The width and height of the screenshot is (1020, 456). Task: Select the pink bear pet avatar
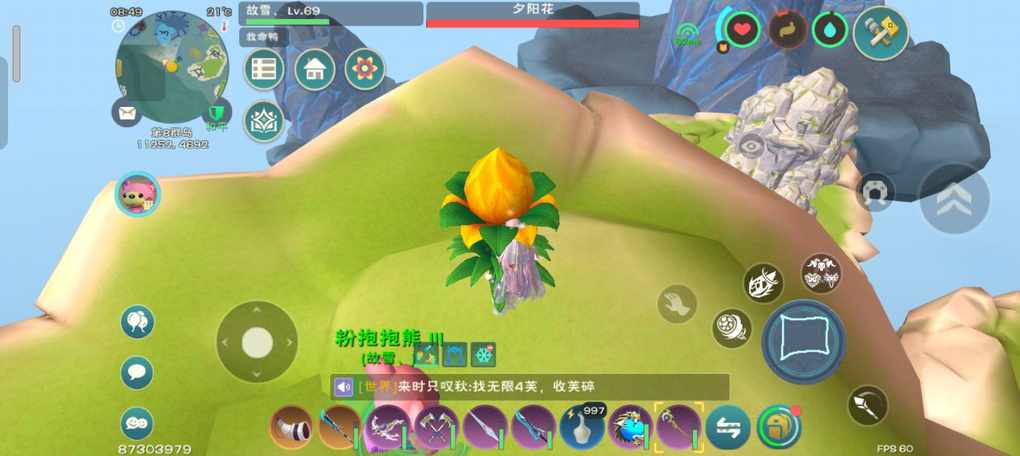point(137,194)
